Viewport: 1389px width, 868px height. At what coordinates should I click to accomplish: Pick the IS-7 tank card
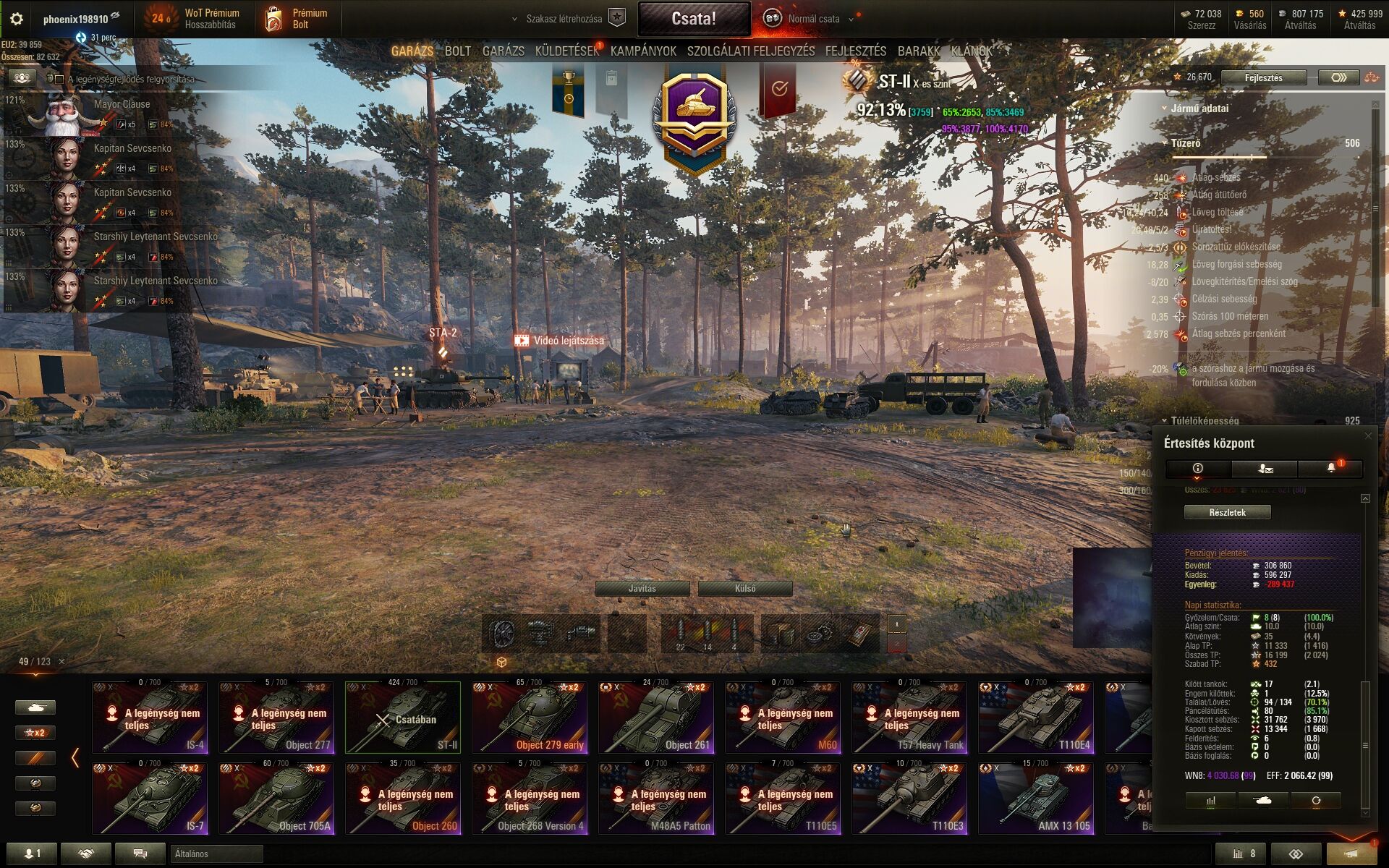[x=150, y=799]
